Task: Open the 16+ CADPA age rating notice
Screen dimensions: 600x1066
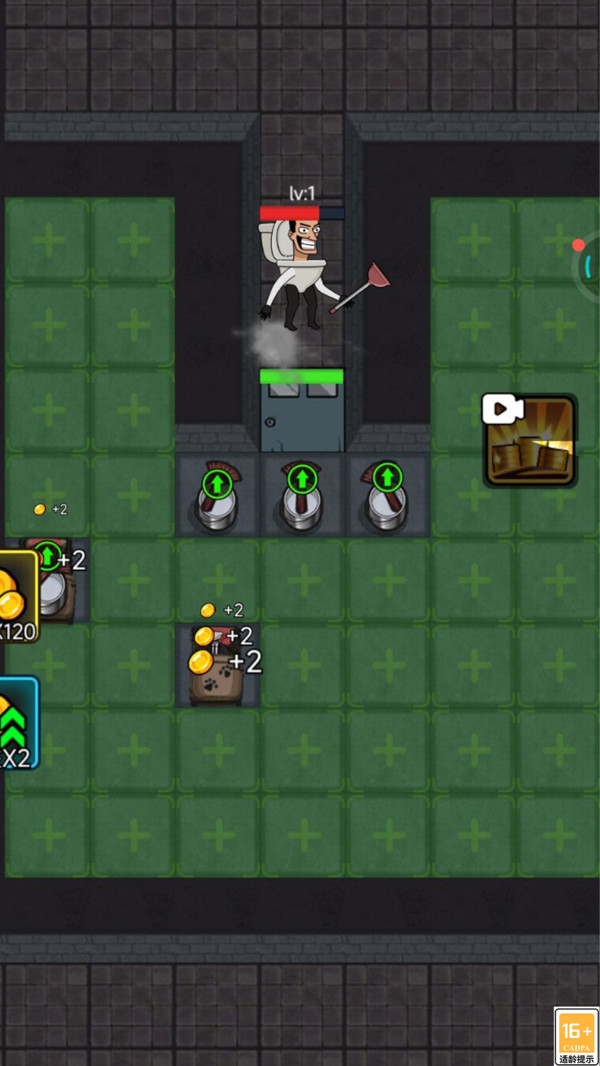Action: (x=577, y=1036)
